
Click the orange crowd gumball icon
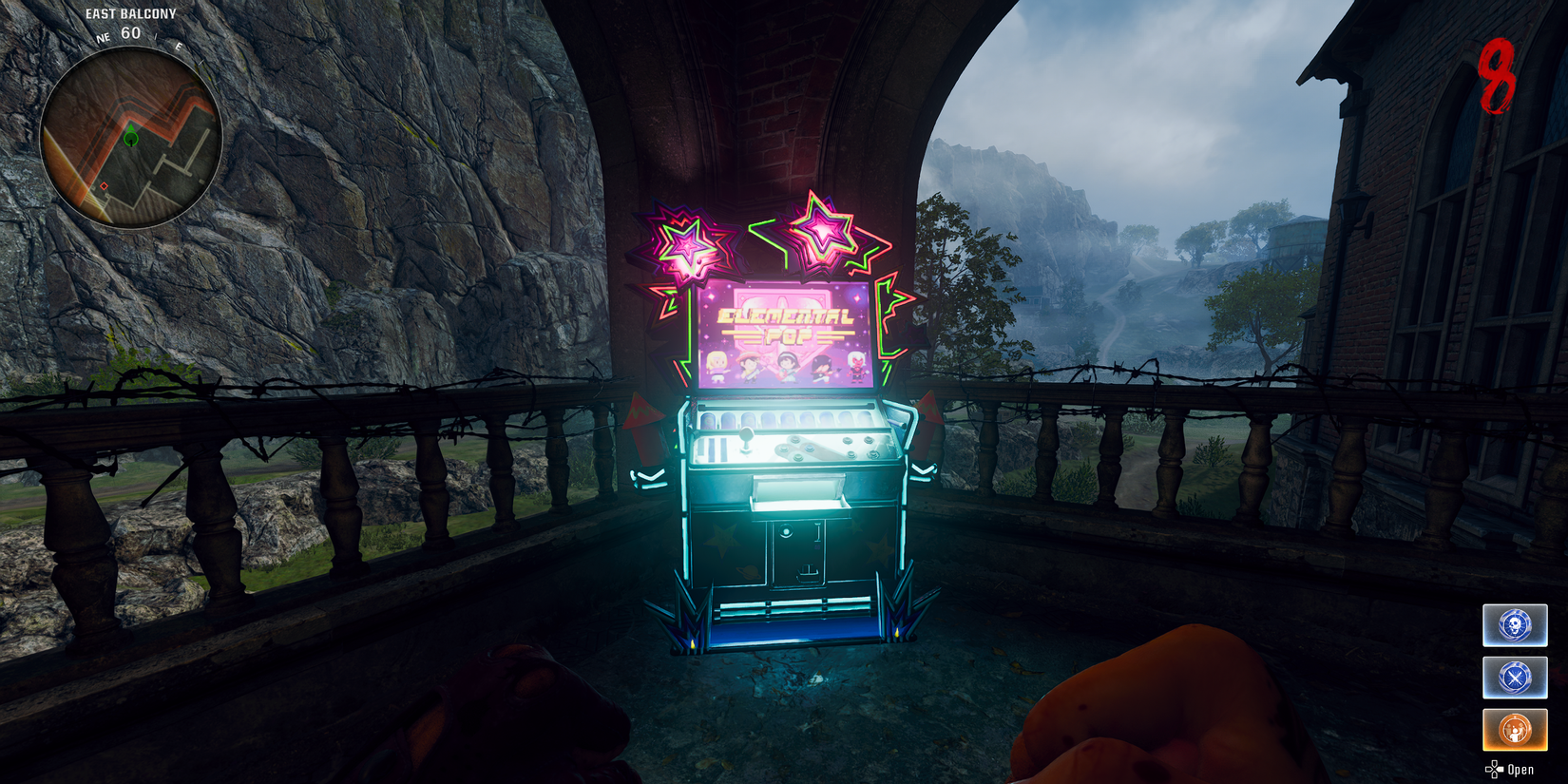[x=1515, y=729]
